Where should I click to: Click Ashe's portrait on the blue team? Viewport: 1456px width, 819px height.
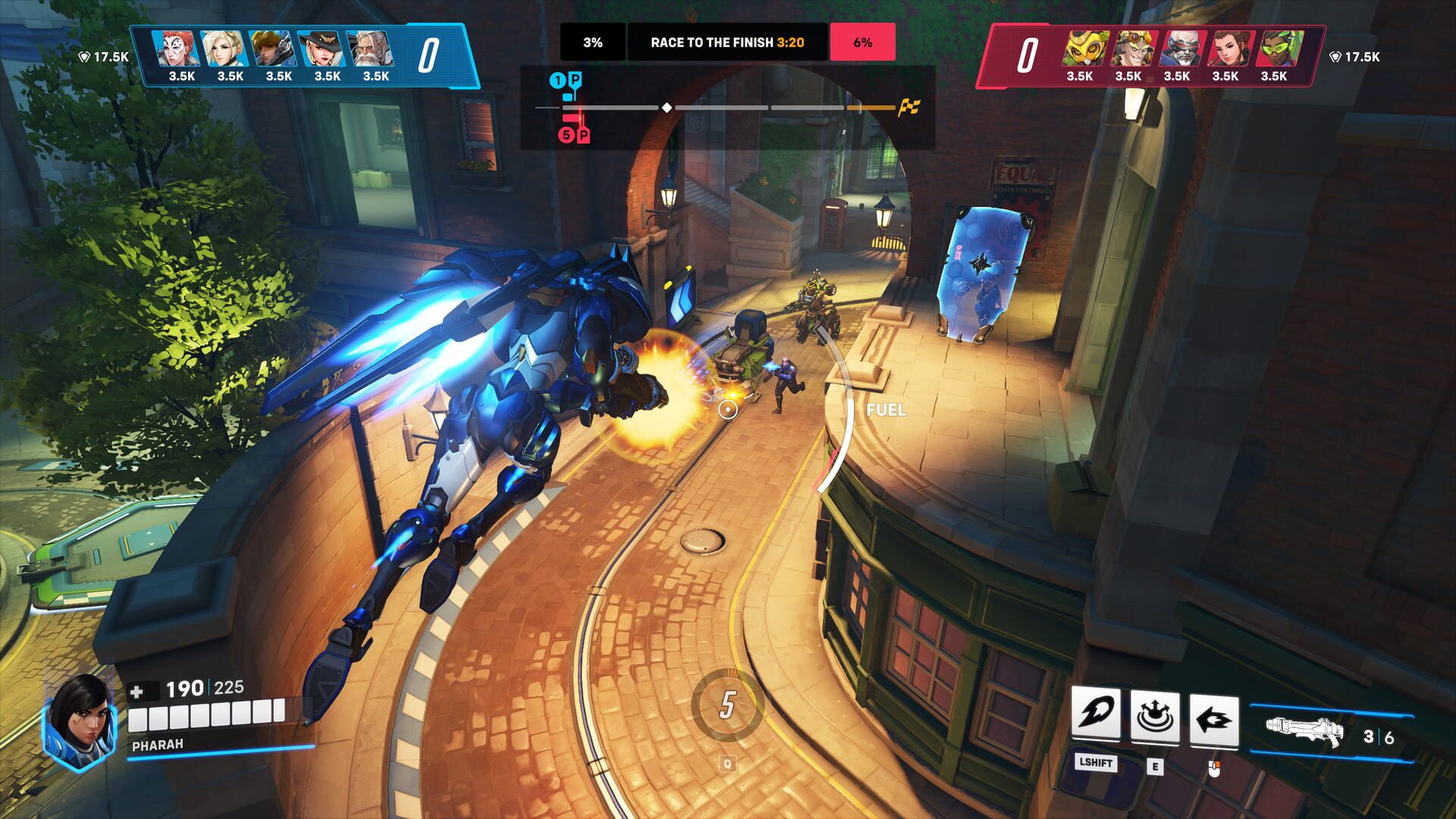(x=320, y=48)
